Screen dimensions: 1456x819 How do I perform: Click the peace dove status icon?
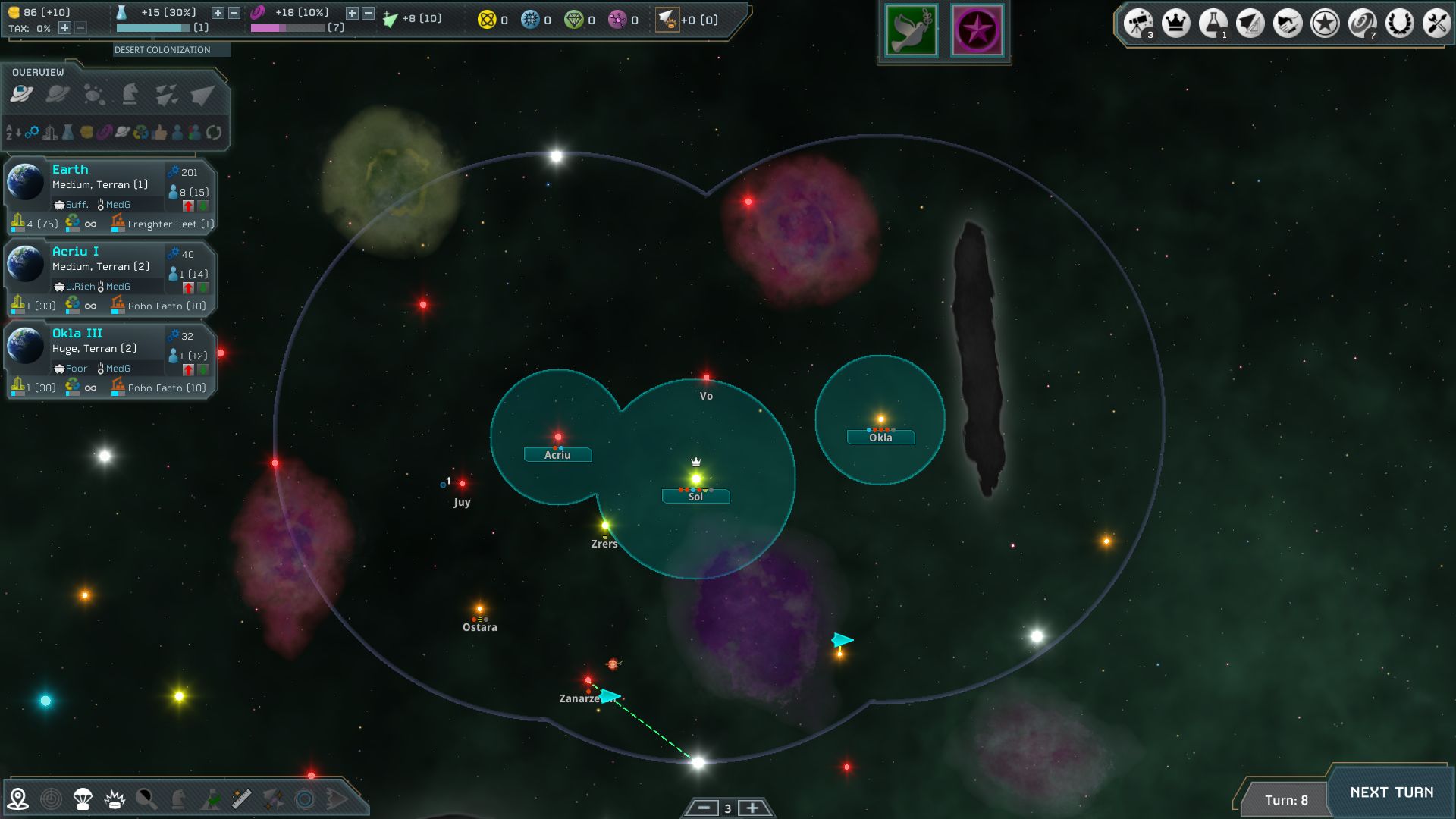911,31
